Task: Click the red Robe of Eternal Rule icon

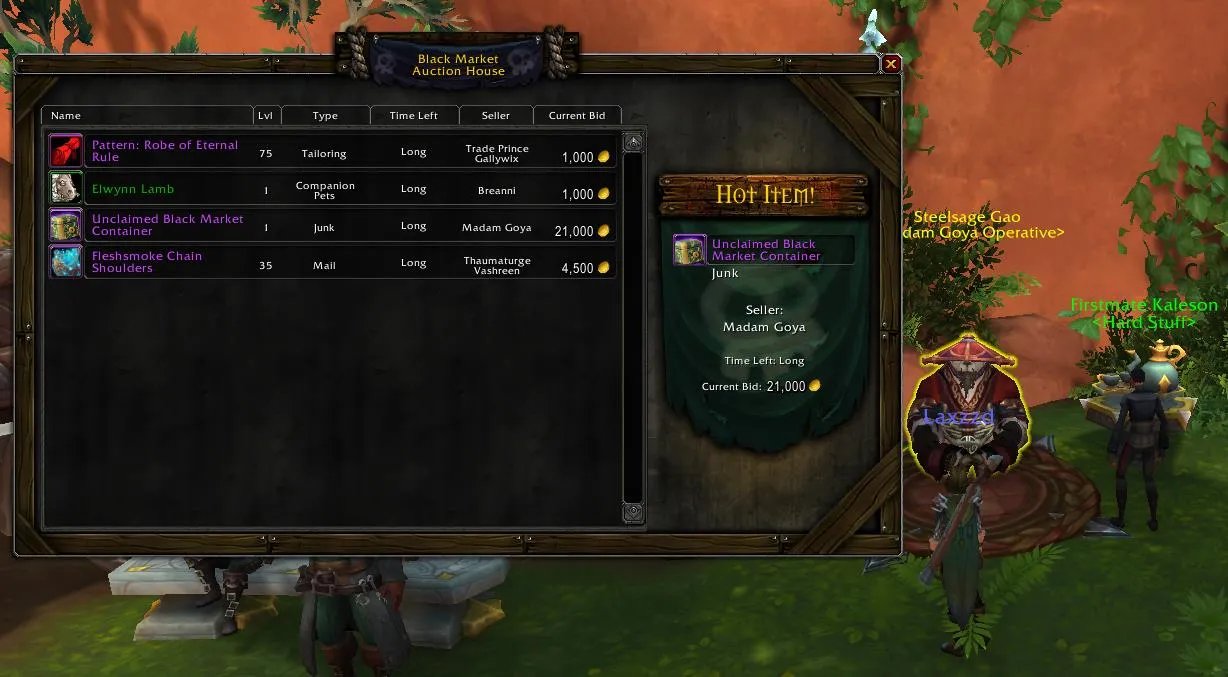Action: [x=66, y=151]
